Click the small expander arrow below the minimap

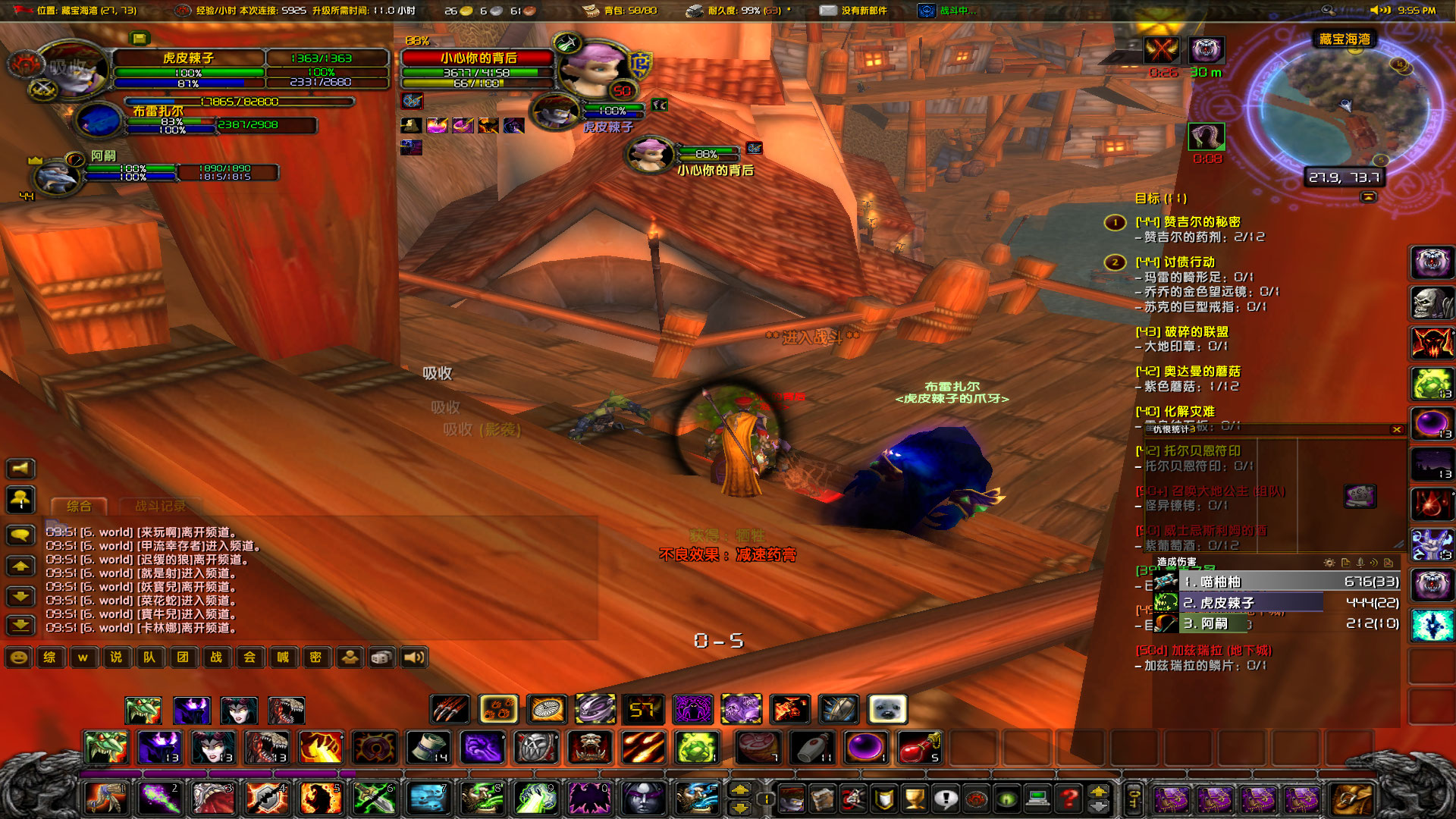coord(1370,196)
